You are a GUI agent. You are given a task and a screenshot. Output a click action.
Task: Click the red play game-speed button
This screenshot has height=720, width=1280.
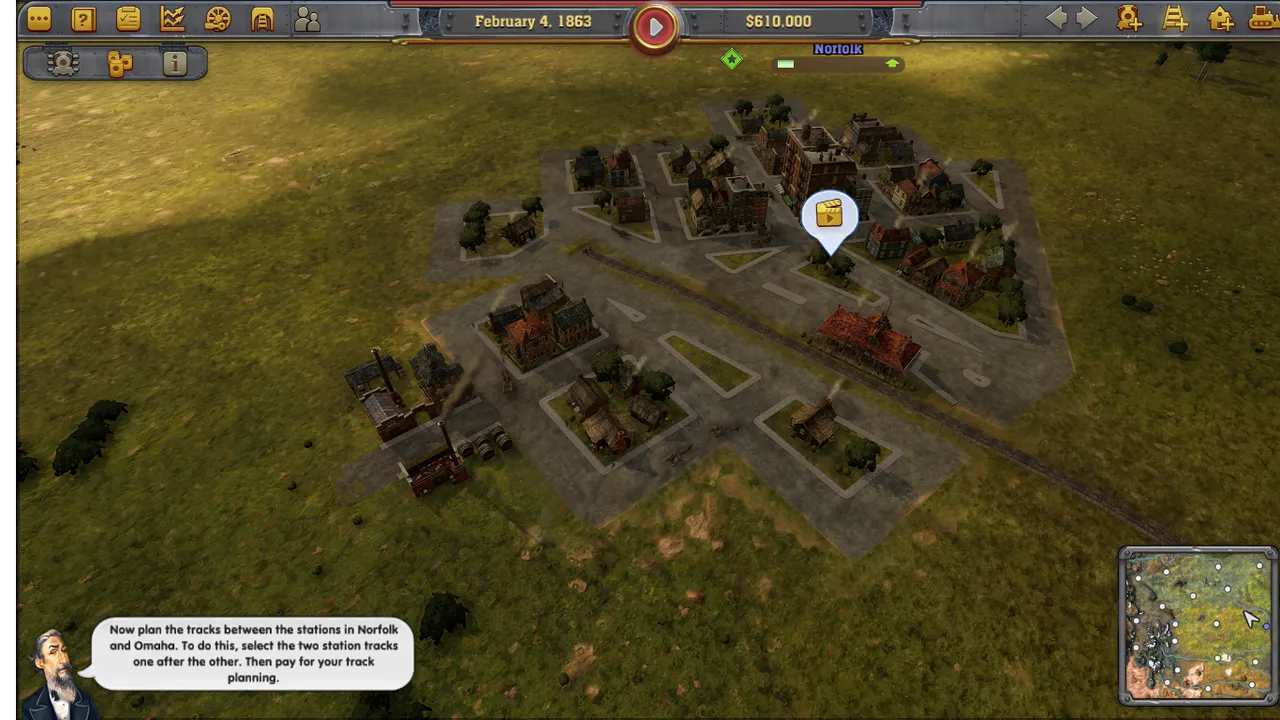click(655, 27)
